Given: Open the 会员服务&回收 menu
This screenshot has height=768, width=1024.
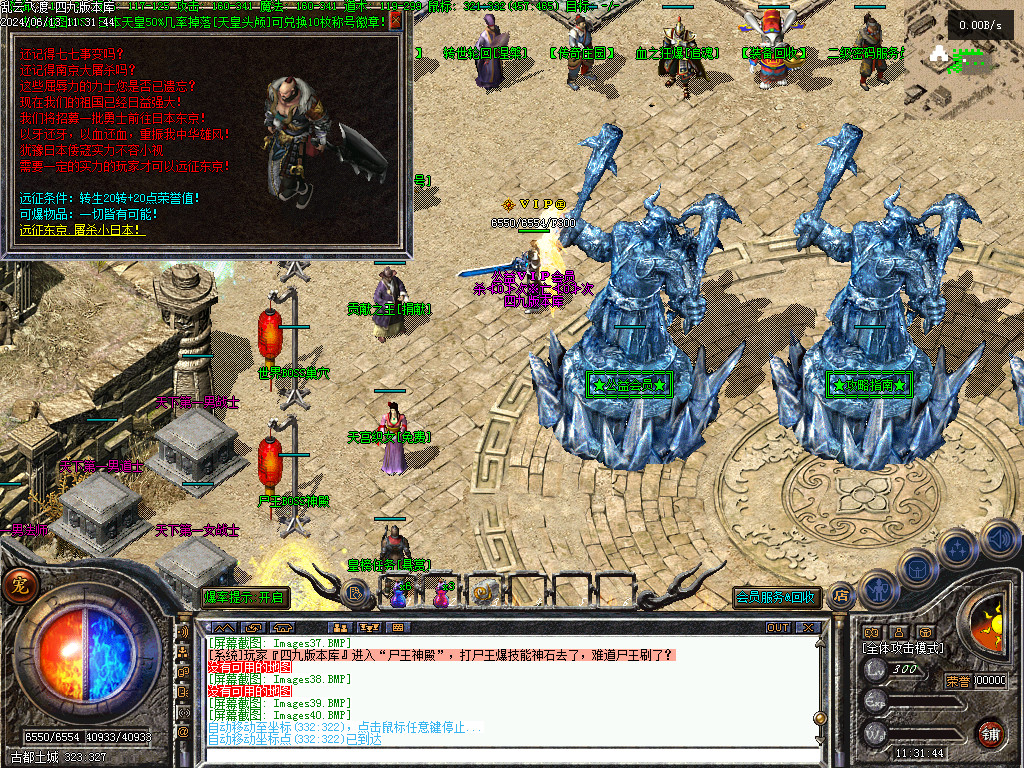Looking at the screenshot, I should click(777, 598).
